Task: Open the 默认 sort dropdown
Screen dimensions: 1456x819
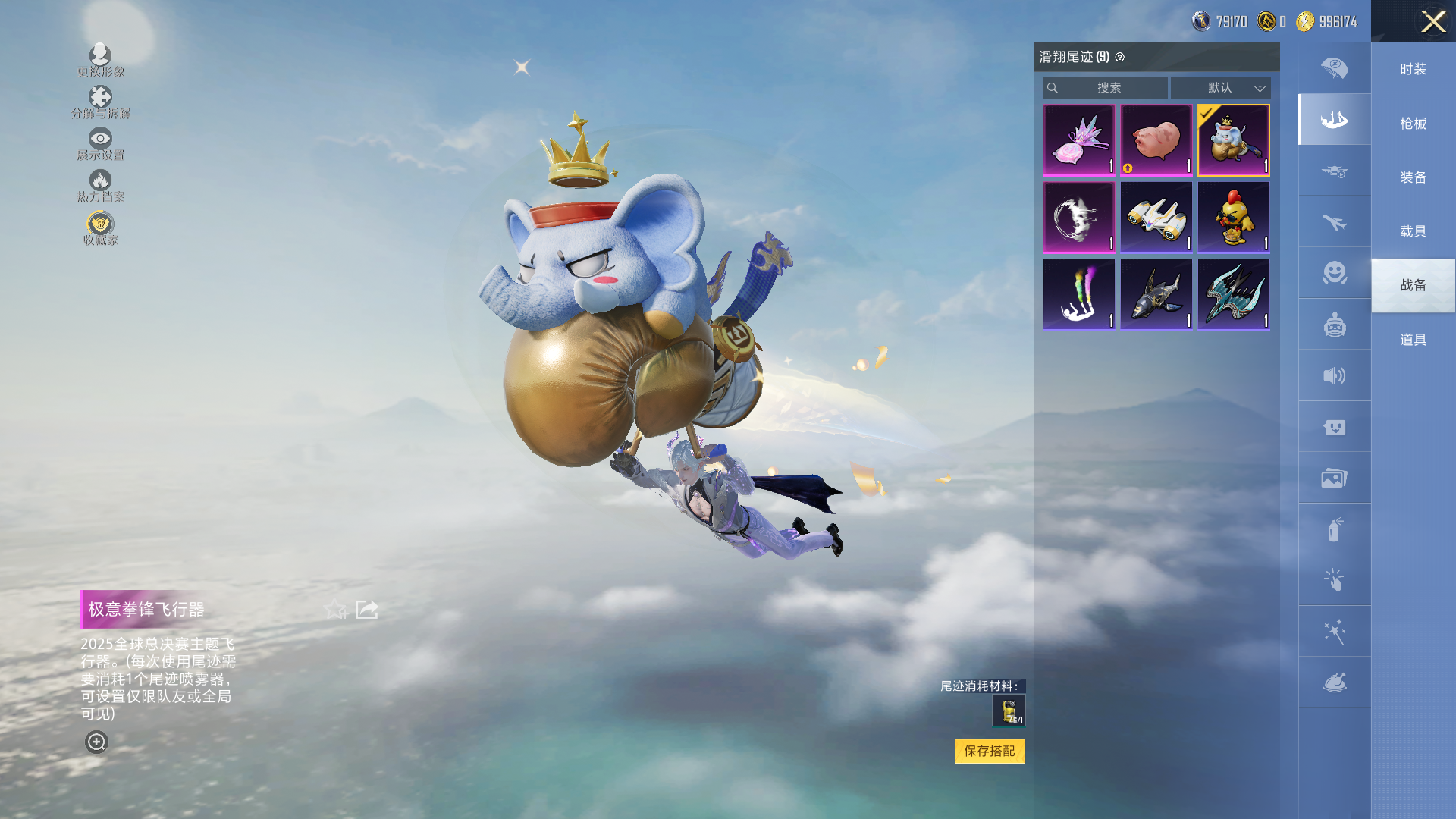Action: [1220, 88]
